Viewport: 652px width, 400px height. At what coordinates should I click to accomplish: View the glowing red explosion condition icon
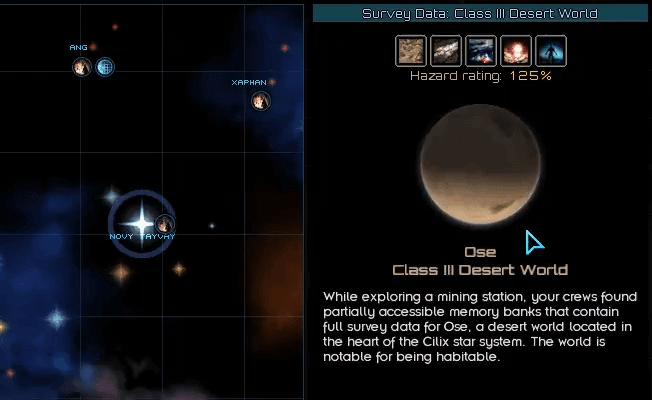click(517, 51)
